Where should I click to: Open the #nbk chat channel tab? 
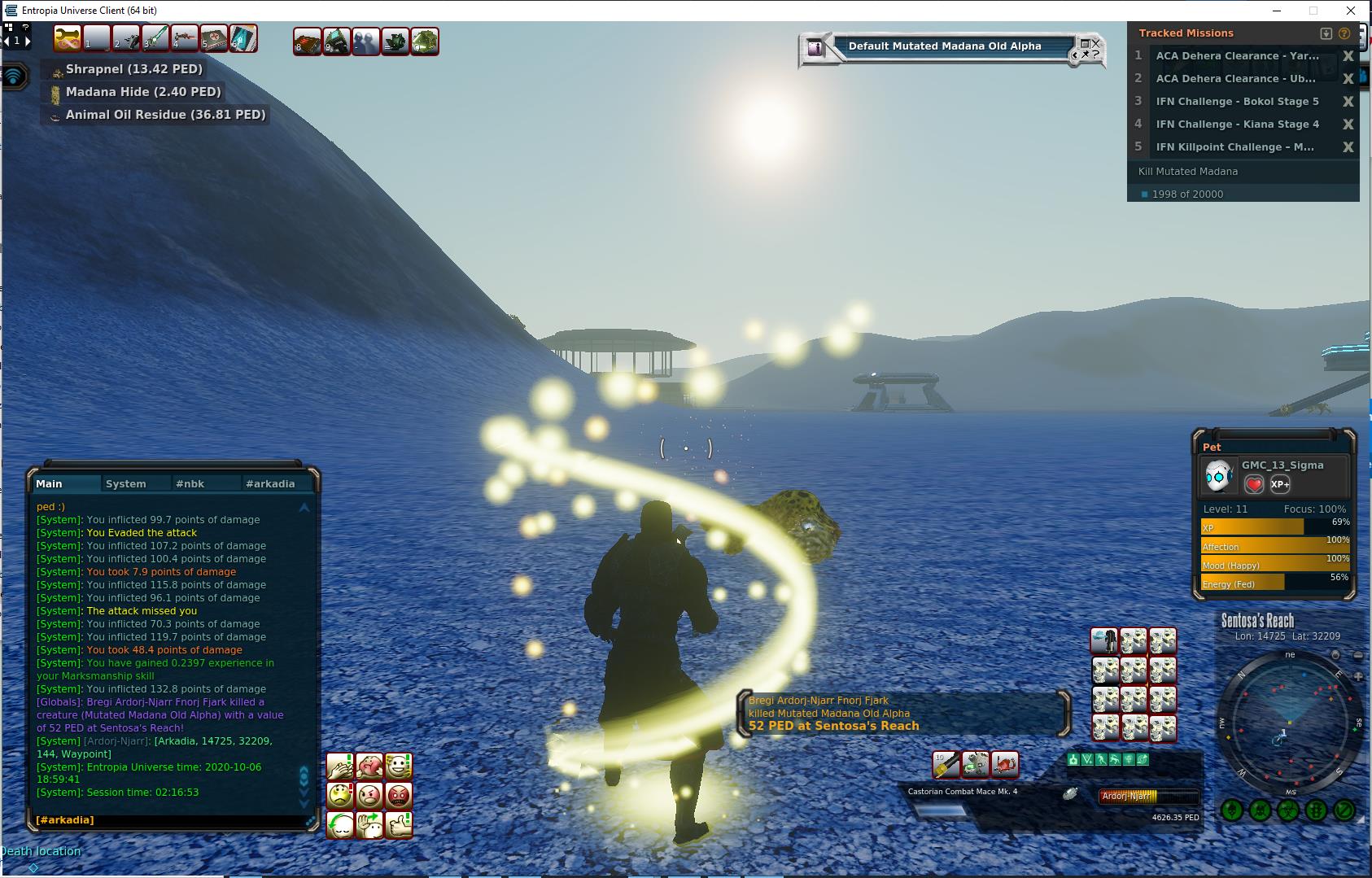(x=190, y=483)
